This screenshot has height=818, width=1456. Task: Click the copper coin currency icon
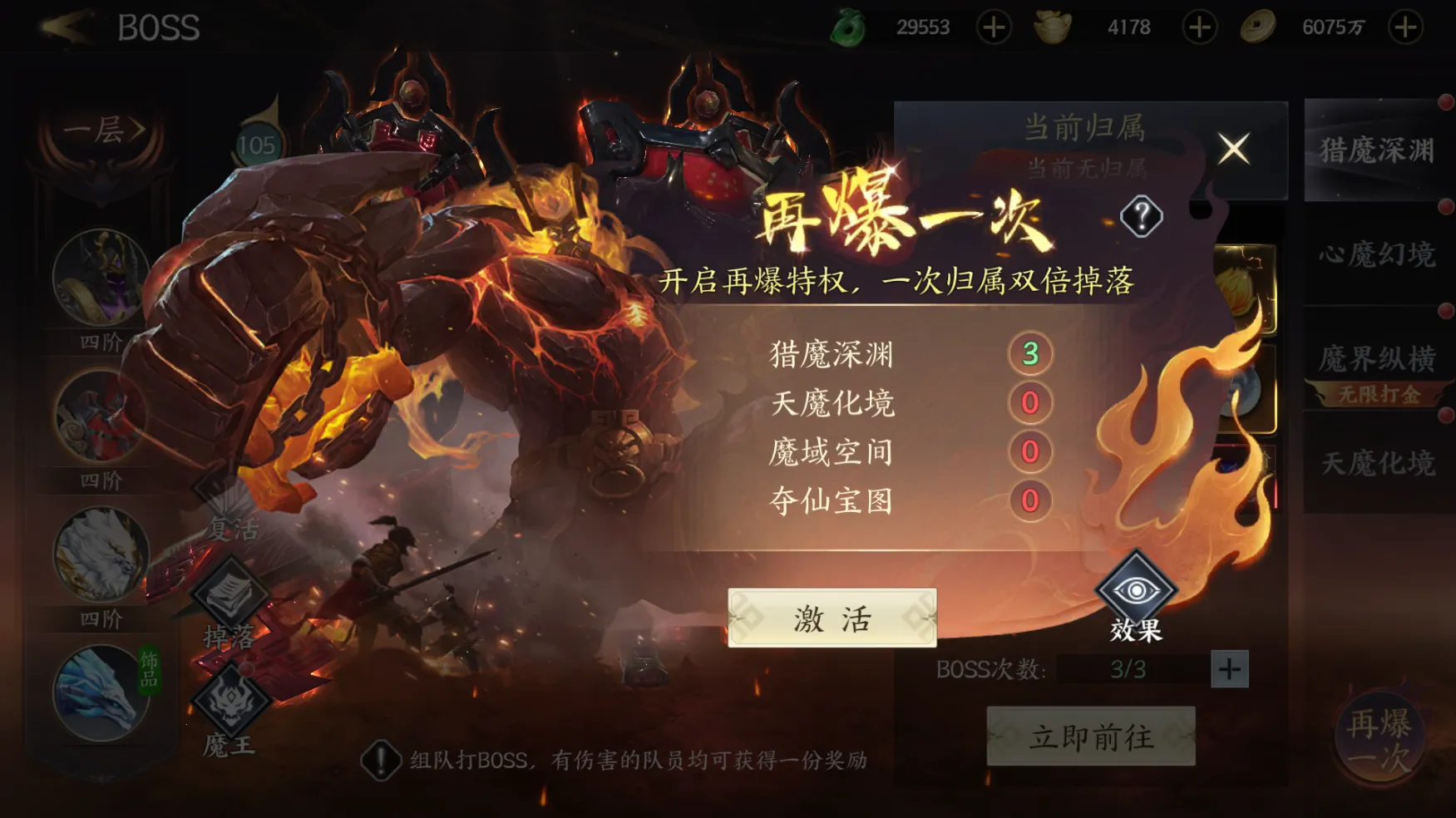(x=1260, y=26)
